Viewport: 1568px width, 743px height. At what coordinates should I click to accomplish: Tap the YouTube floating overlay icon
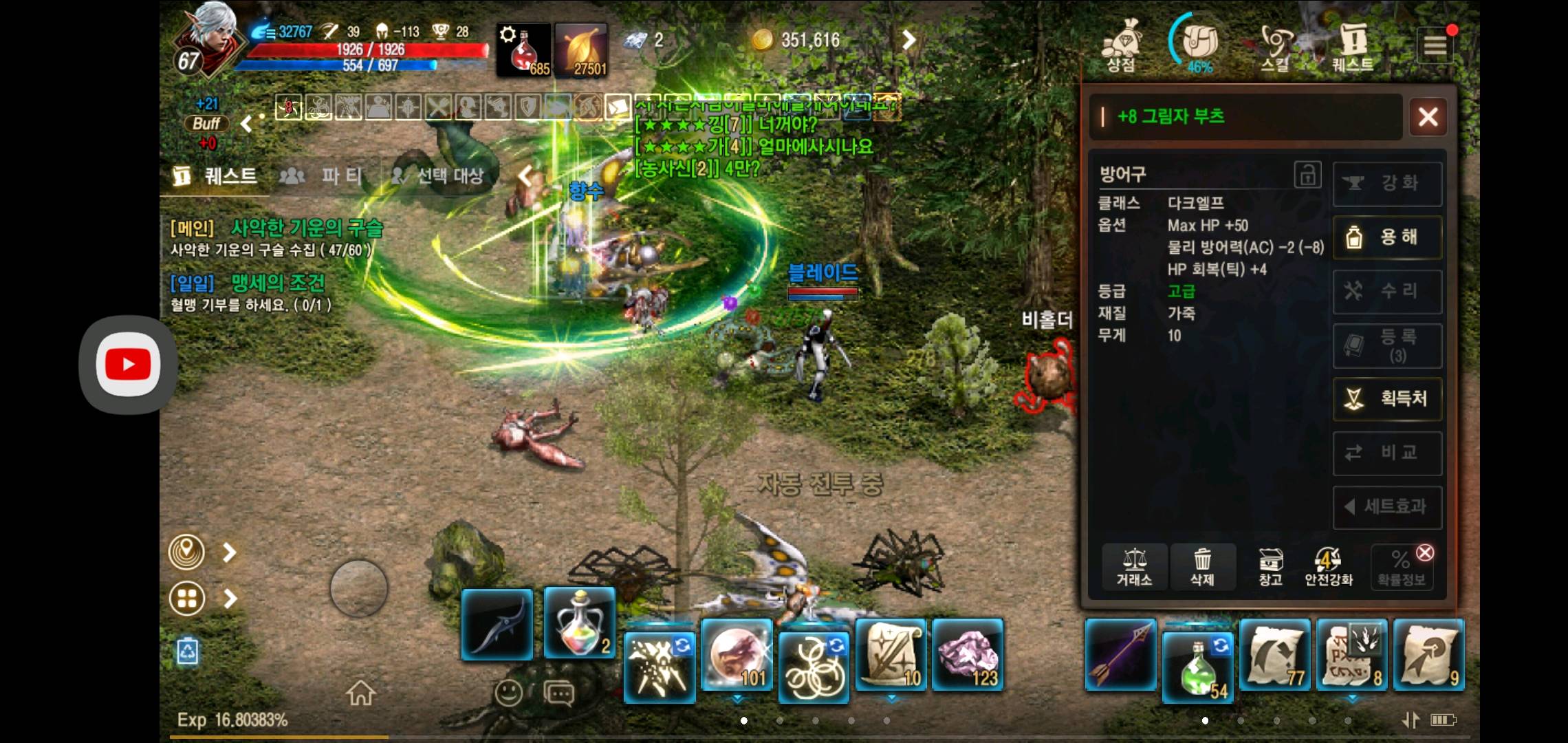coord(128,365)
